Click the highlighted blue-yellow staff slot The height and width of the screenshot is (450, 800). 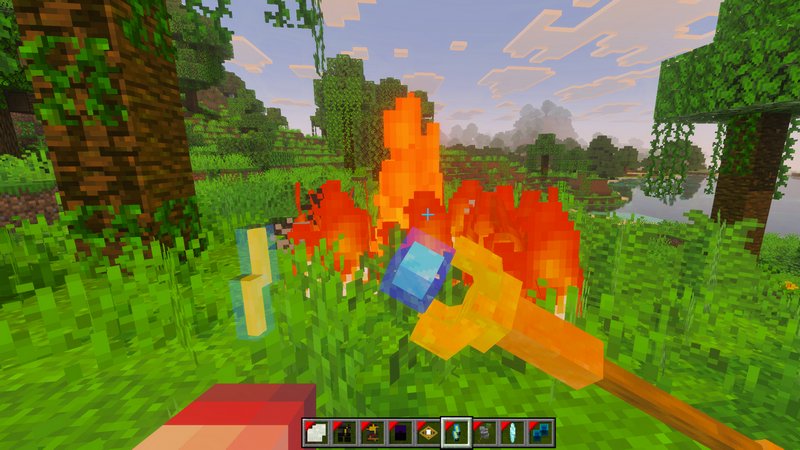point(456,433)
